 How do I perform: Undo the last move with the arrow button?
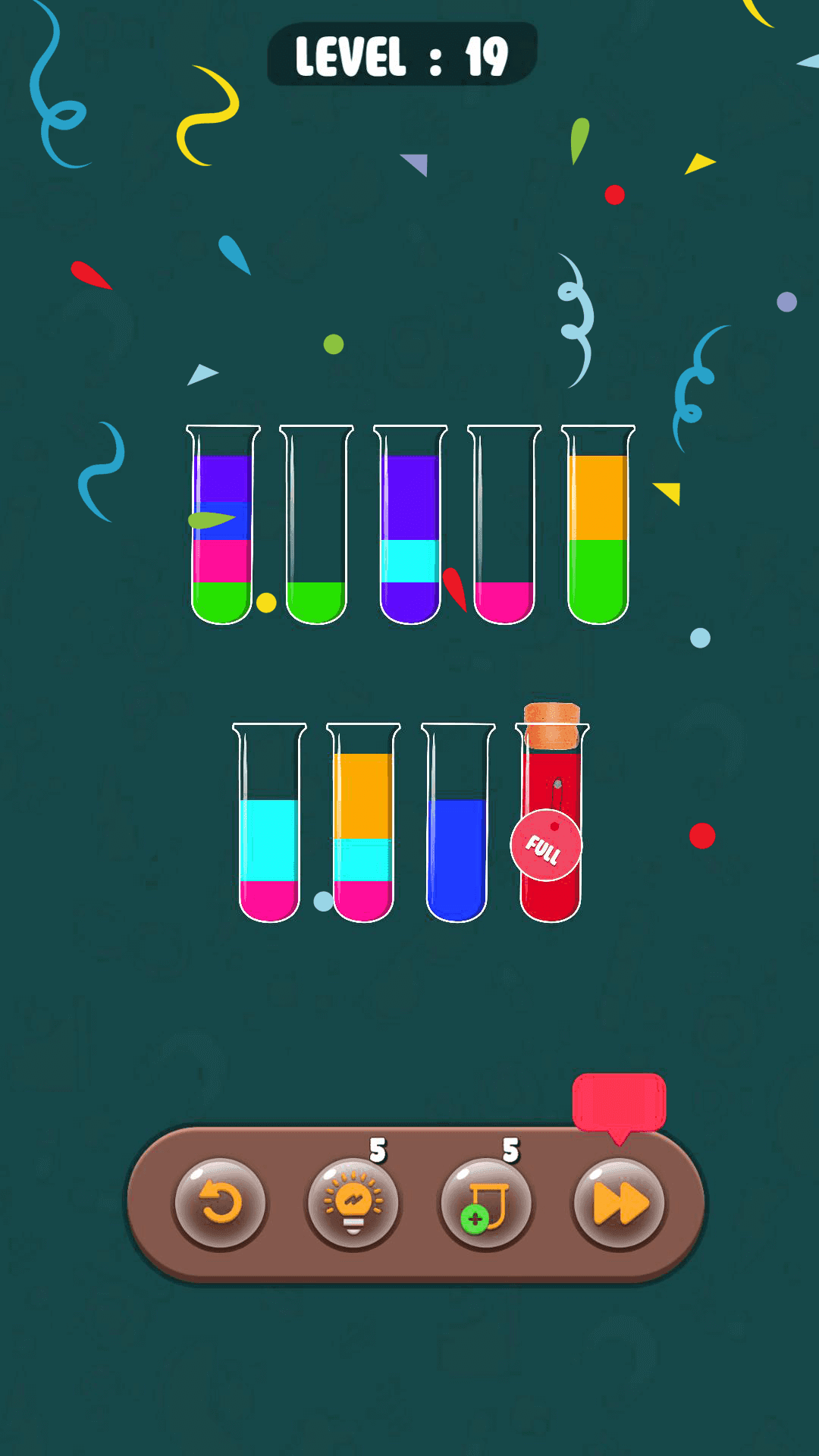[220, 1203]
